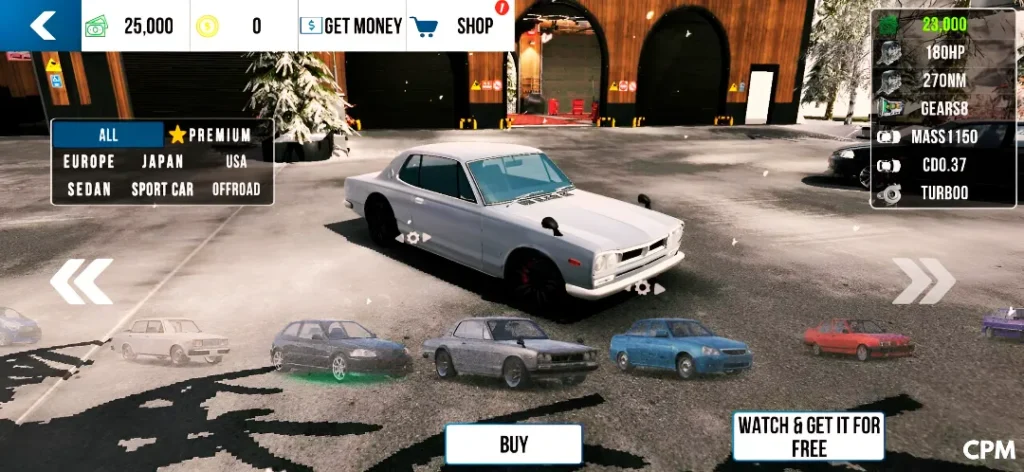
Task: Switch to Sport Car category
Action: coord(163,189)
